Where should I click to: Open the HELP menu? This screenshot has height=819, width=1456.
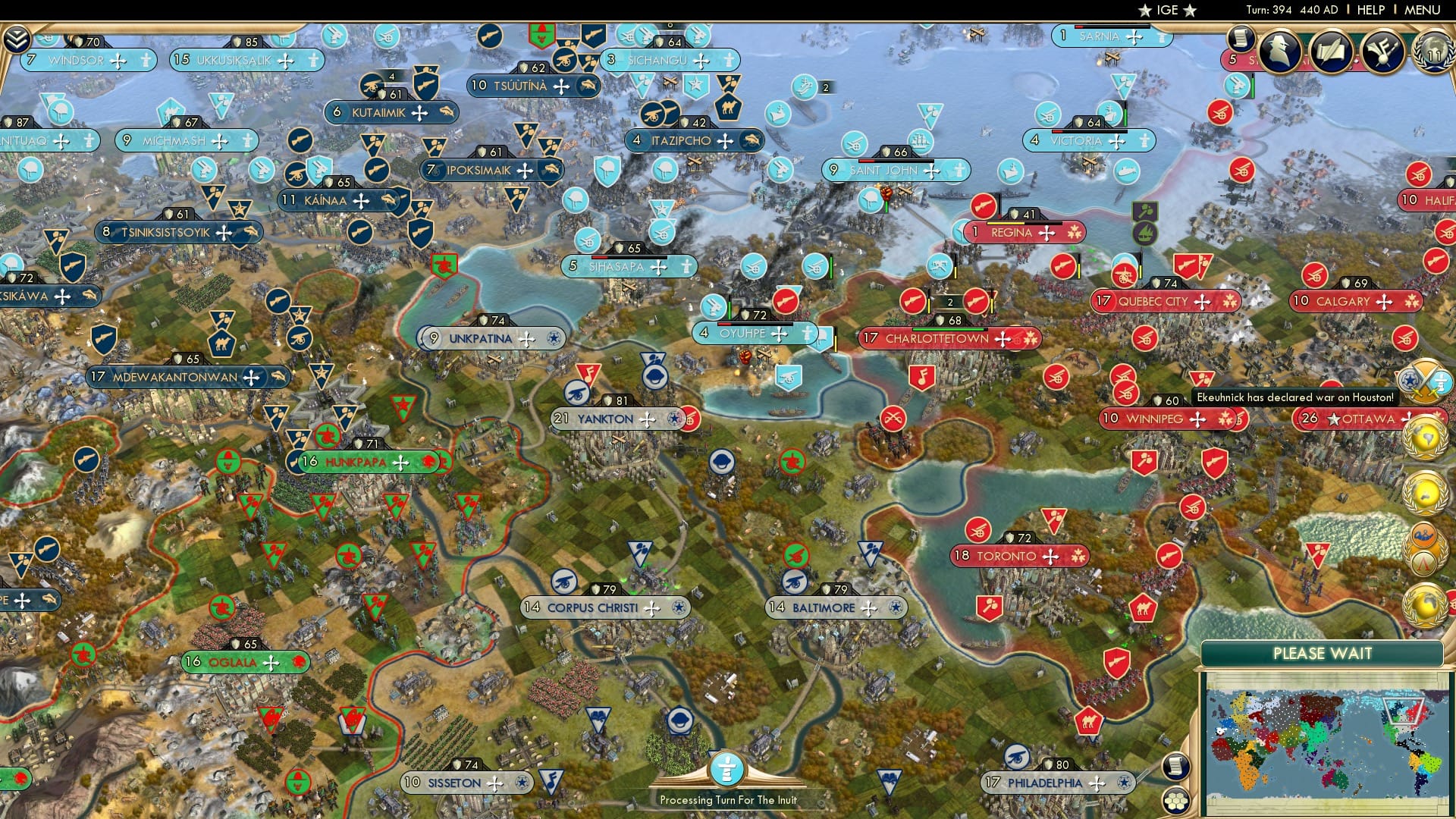pyautogui.click(x=1371, y=10)
